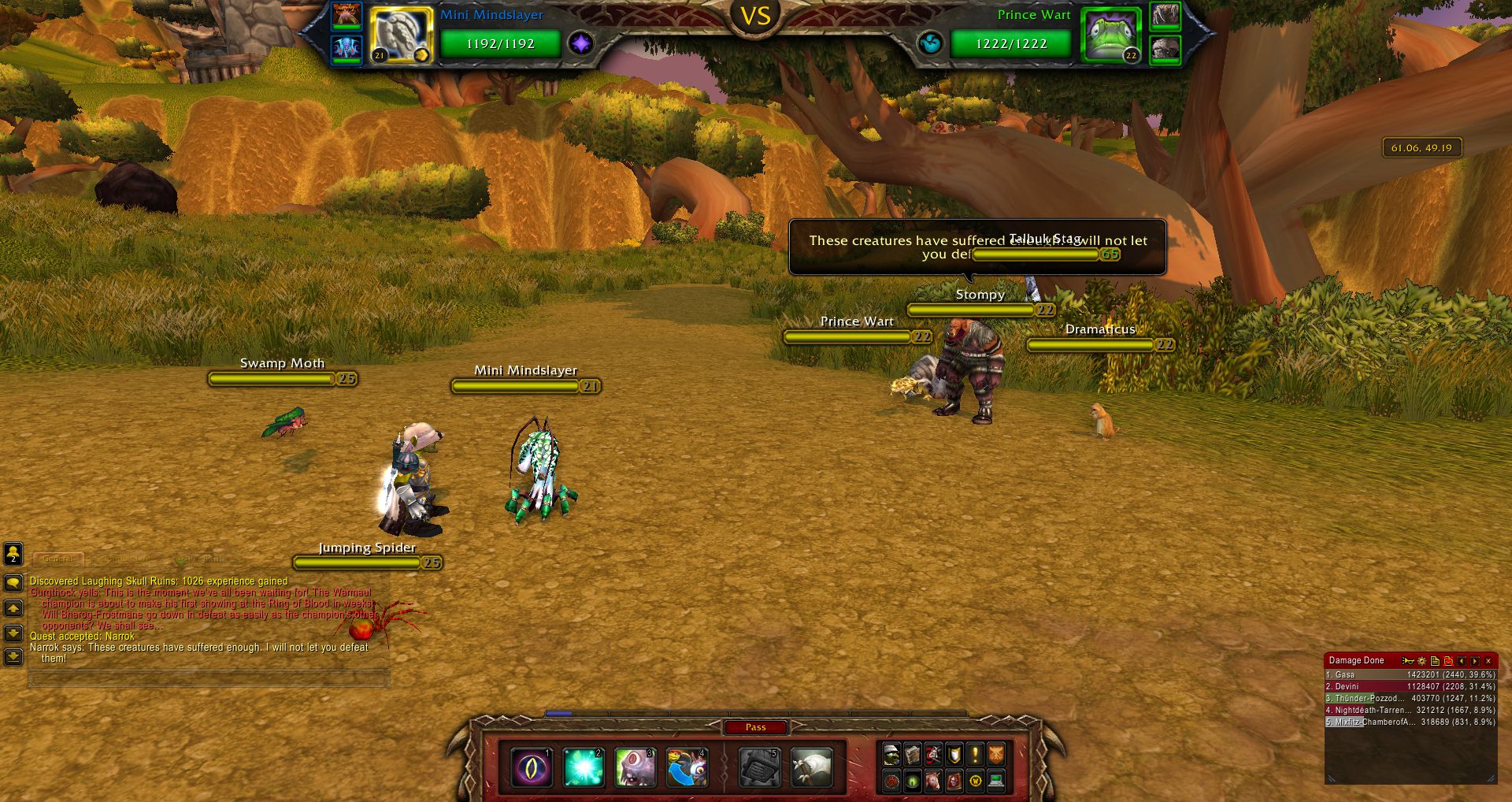Swap pets with the switch pet button
The height and width of the screenshot is (802, 1512).
point(687,768)
